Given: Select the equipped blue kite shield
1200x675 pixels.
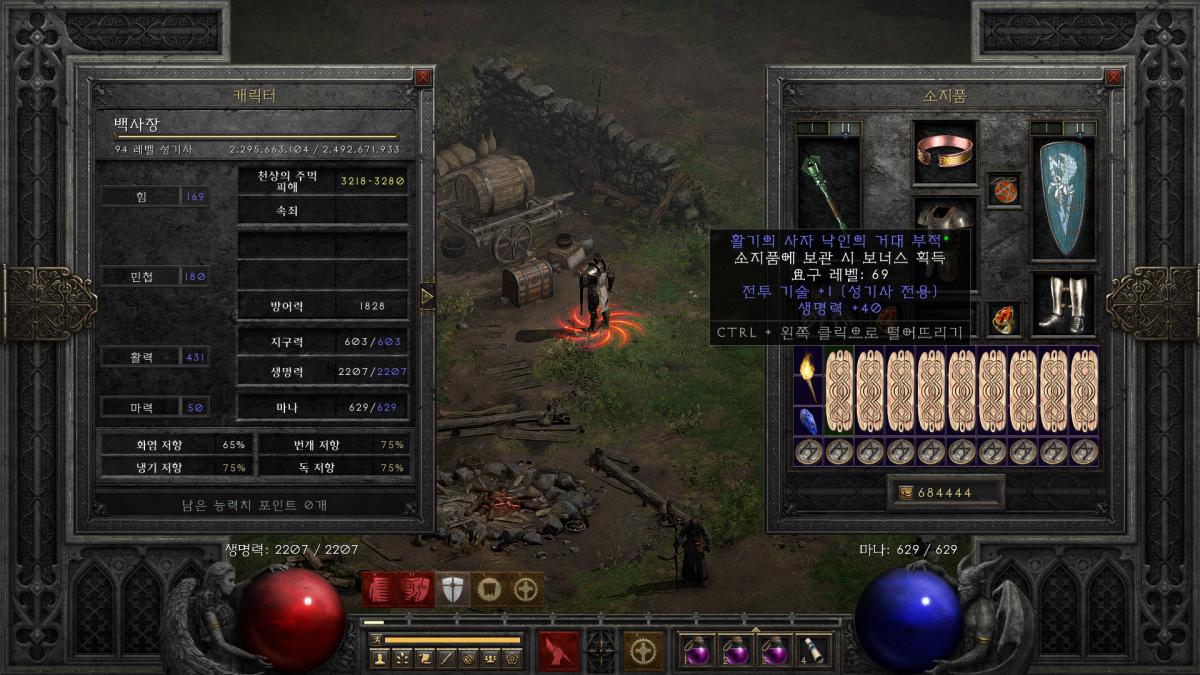Looking at the screenshot, I should click(1062, 198).
